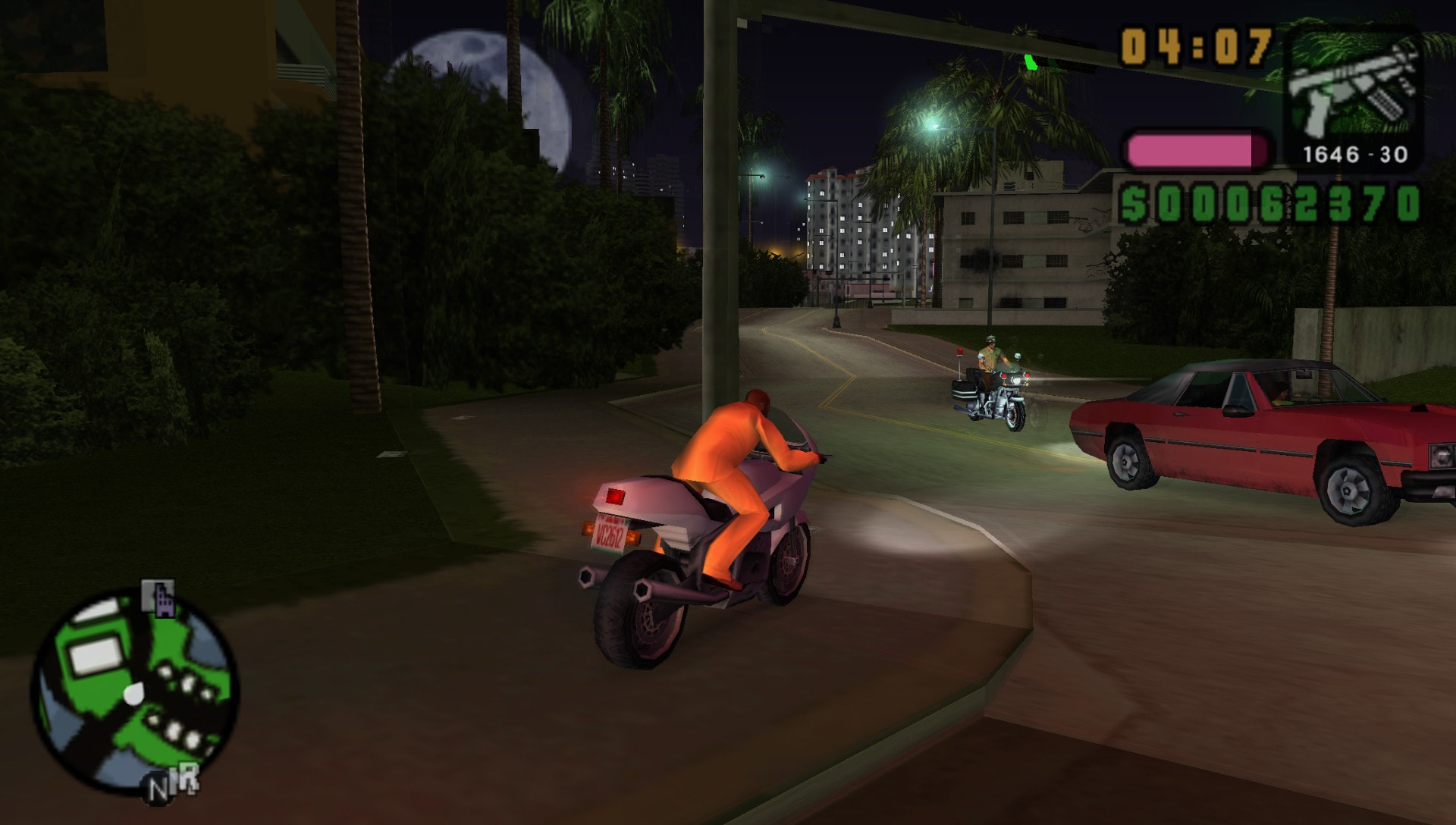Image resolution: width=1456 pixels, height=825 pixels.
Task: Click the green traffic signal light
Action: tap(1030, 64)
